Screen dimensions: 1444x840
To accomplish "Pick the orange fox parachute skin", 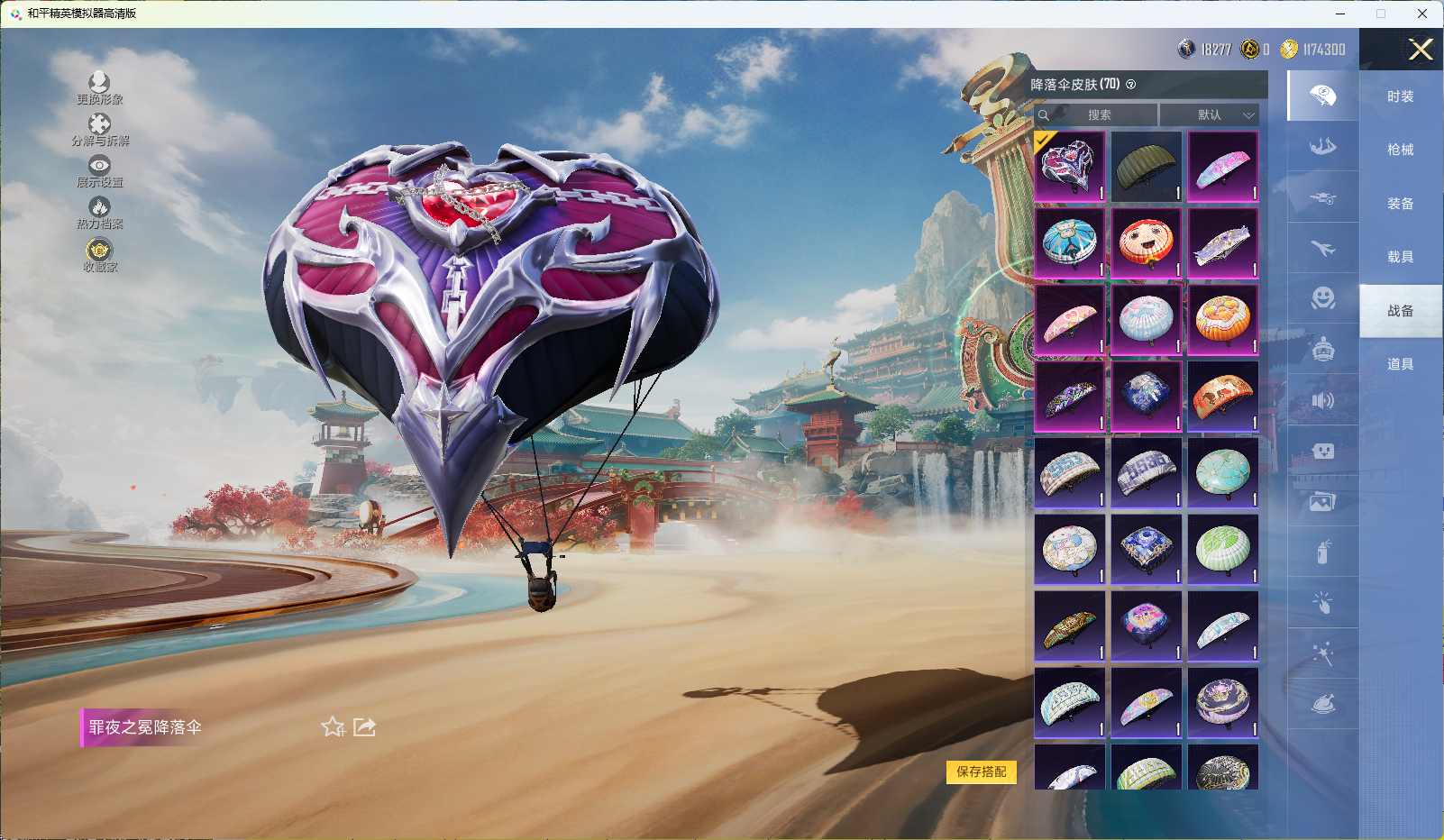I will [1222, 397].
